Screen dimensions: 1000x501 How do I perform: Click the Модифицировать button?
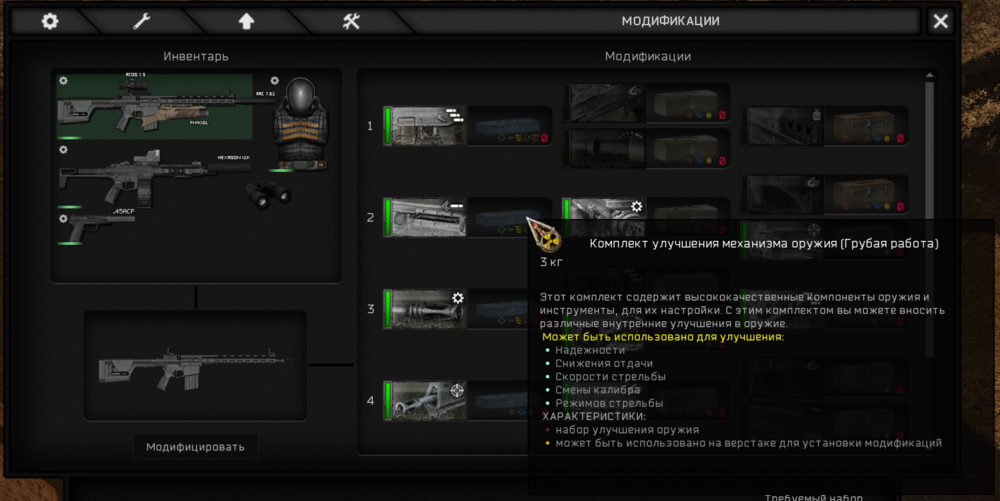coord(195,446)
